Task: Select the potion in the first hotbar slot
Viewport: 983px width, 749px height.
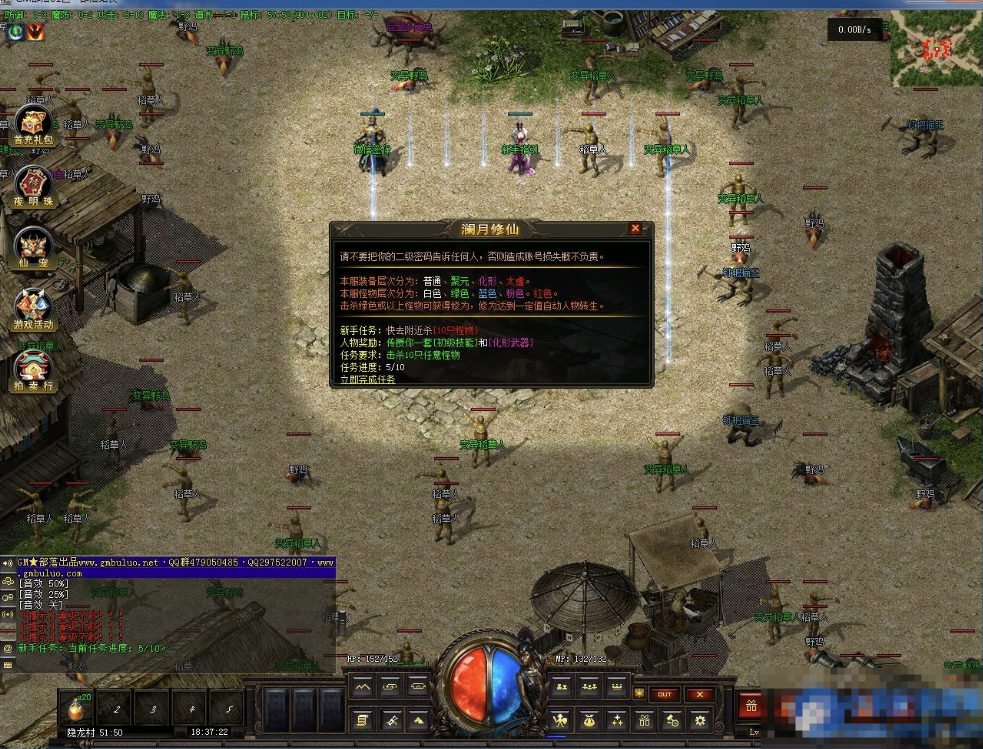Action: 73,708
